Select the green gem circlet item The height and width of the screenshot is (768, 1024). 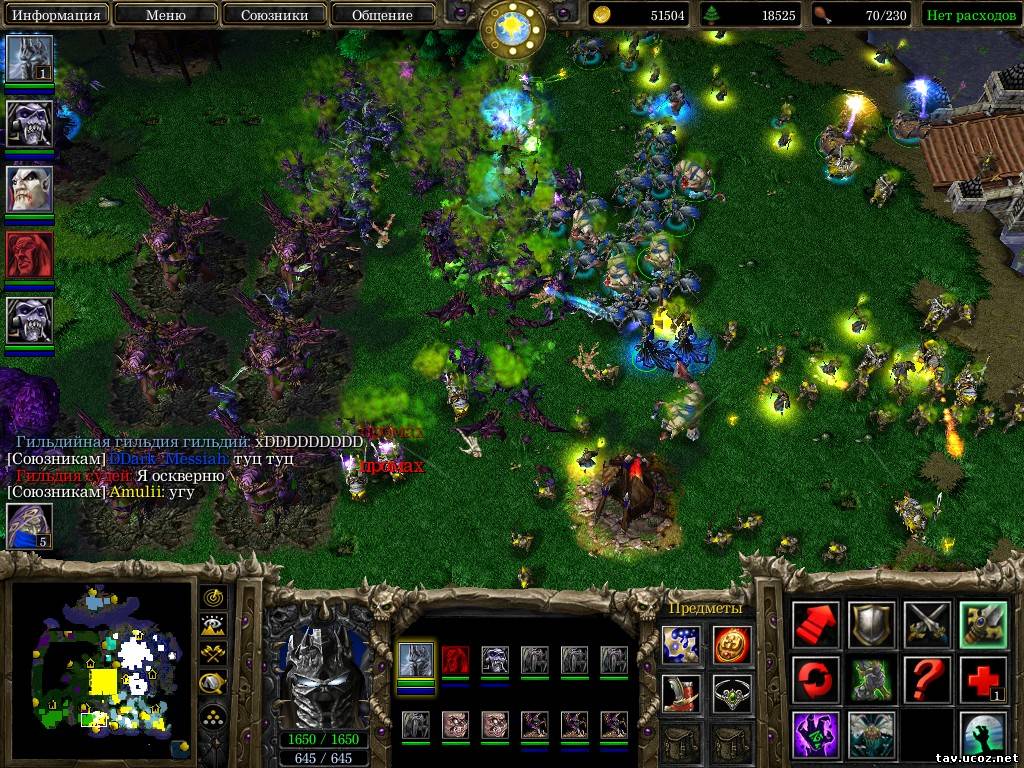[x=732, y=693]
